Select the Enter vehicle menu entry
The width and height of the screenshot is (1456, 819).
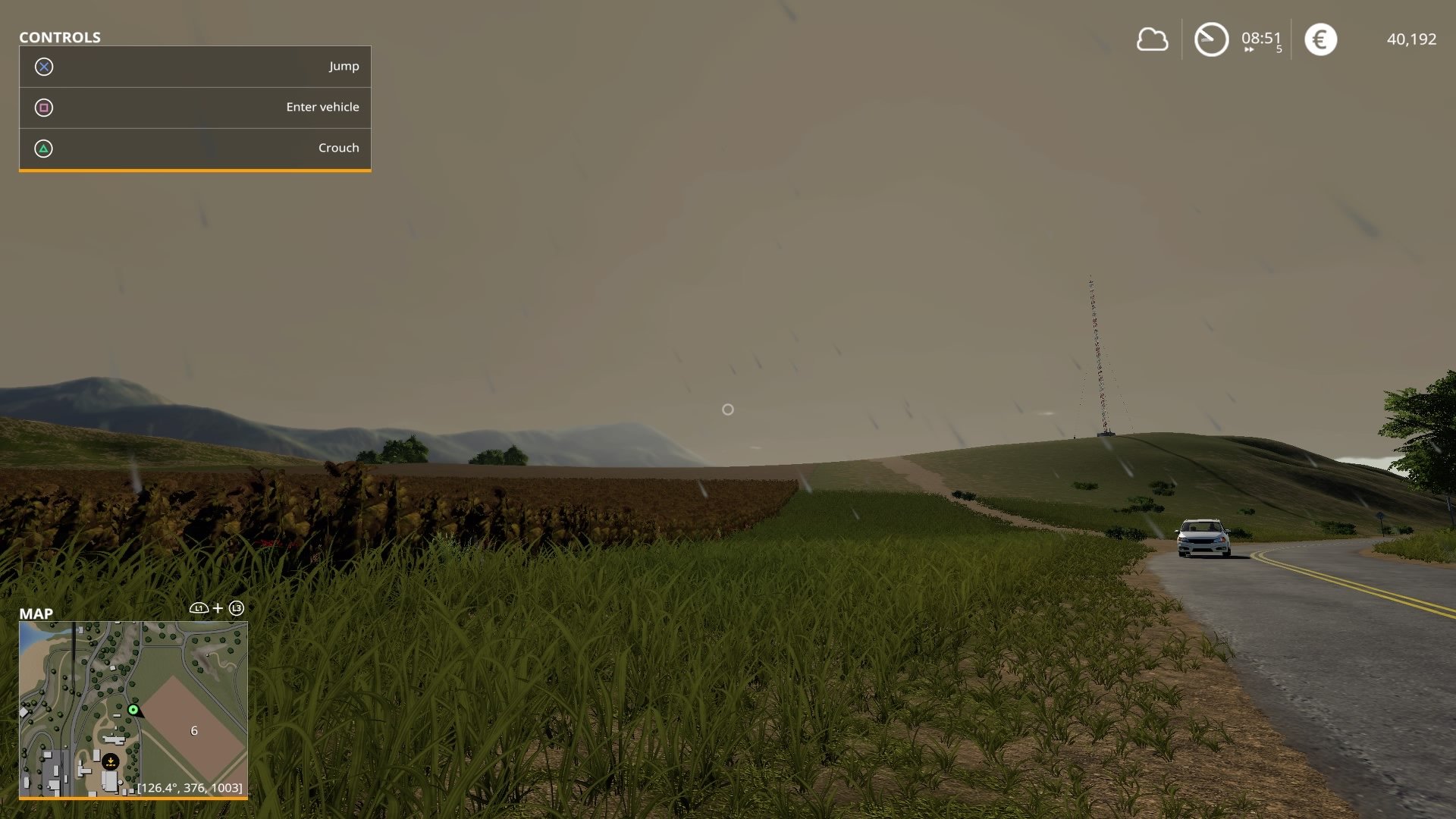pyautogui.click(x=322, y=107)
